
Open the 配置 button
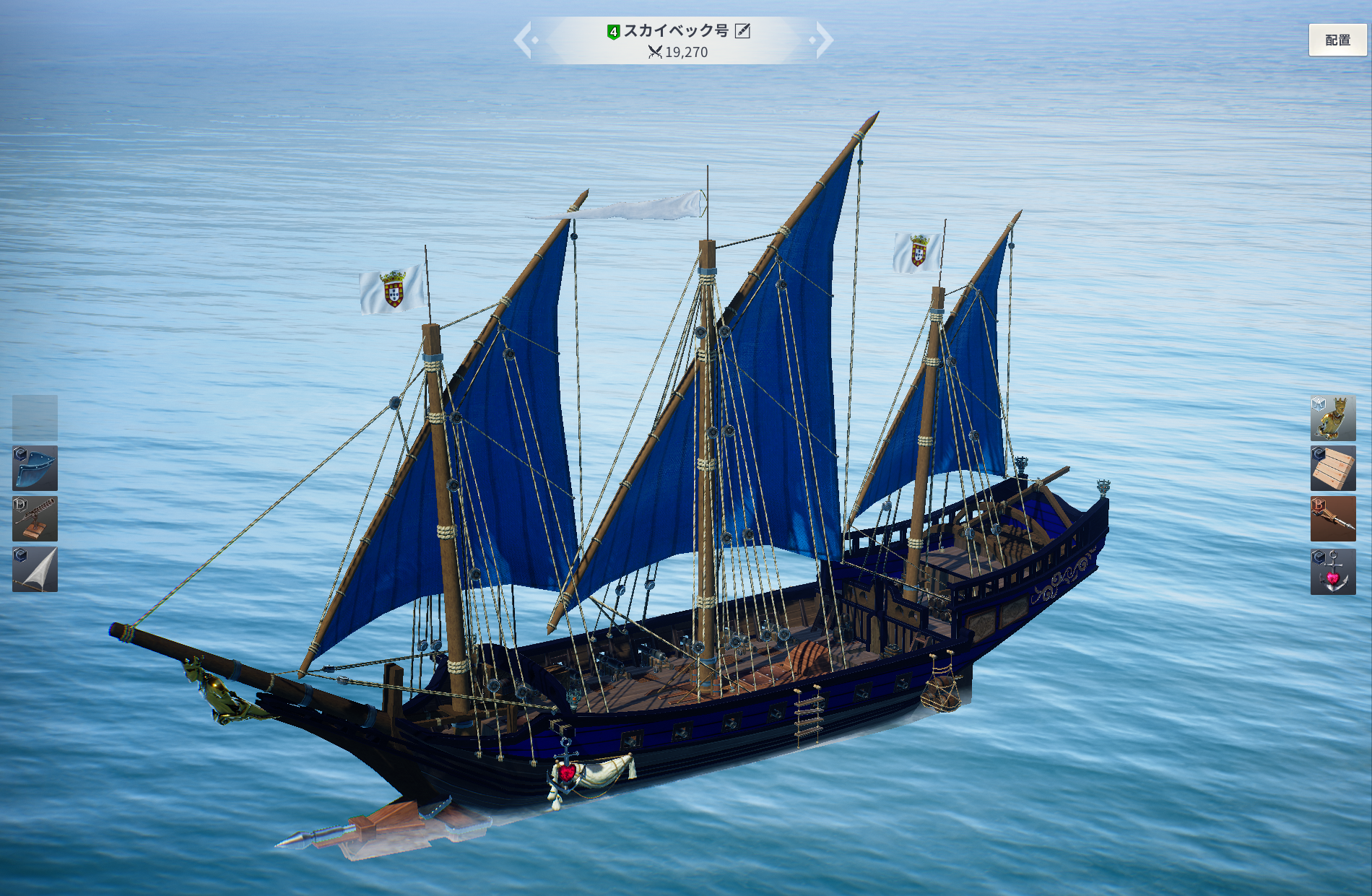[x=1337, y=40]
